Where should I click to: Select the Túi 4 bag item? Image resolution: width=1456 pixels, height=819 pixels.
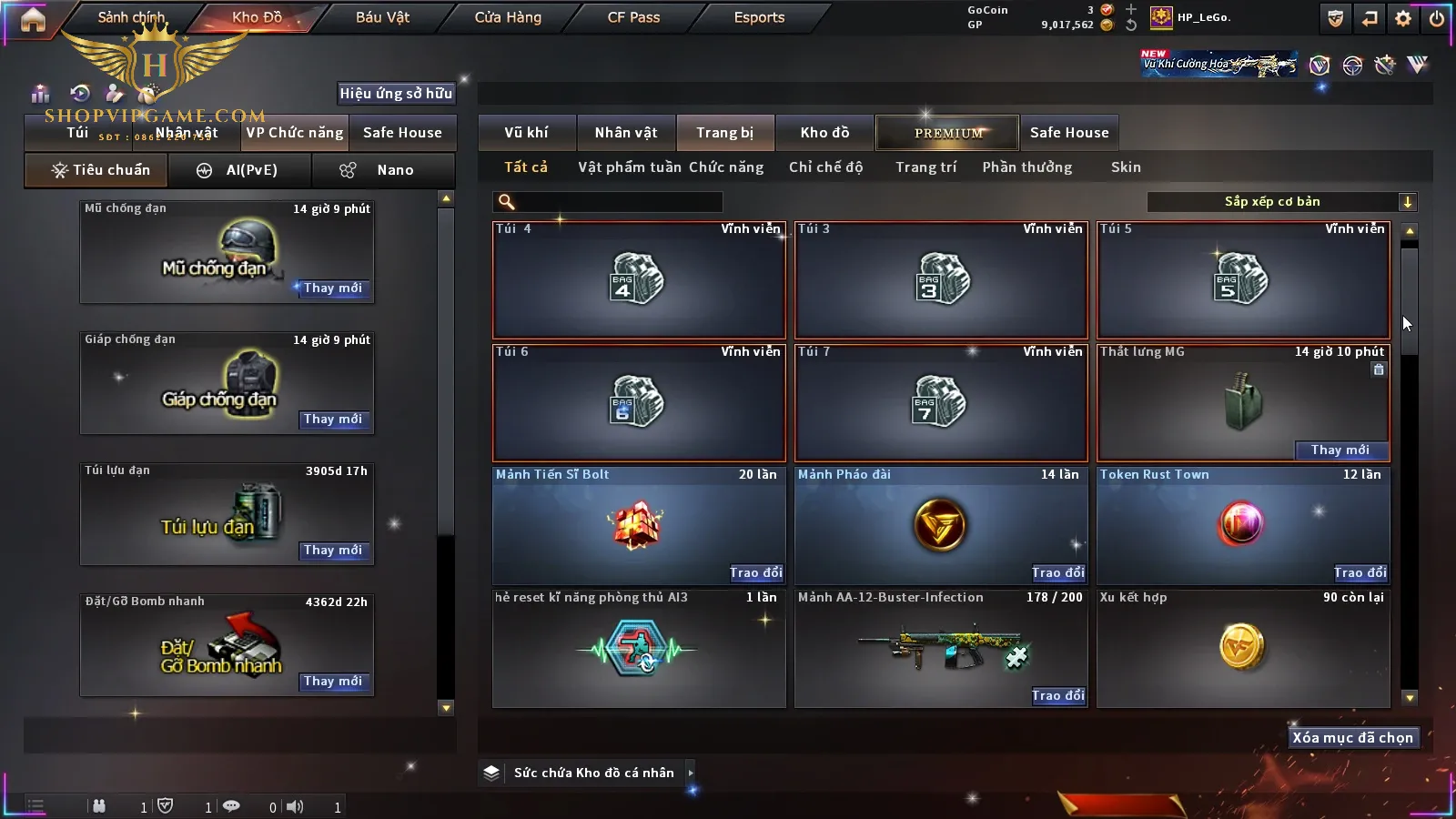click(x=638, y=280)
